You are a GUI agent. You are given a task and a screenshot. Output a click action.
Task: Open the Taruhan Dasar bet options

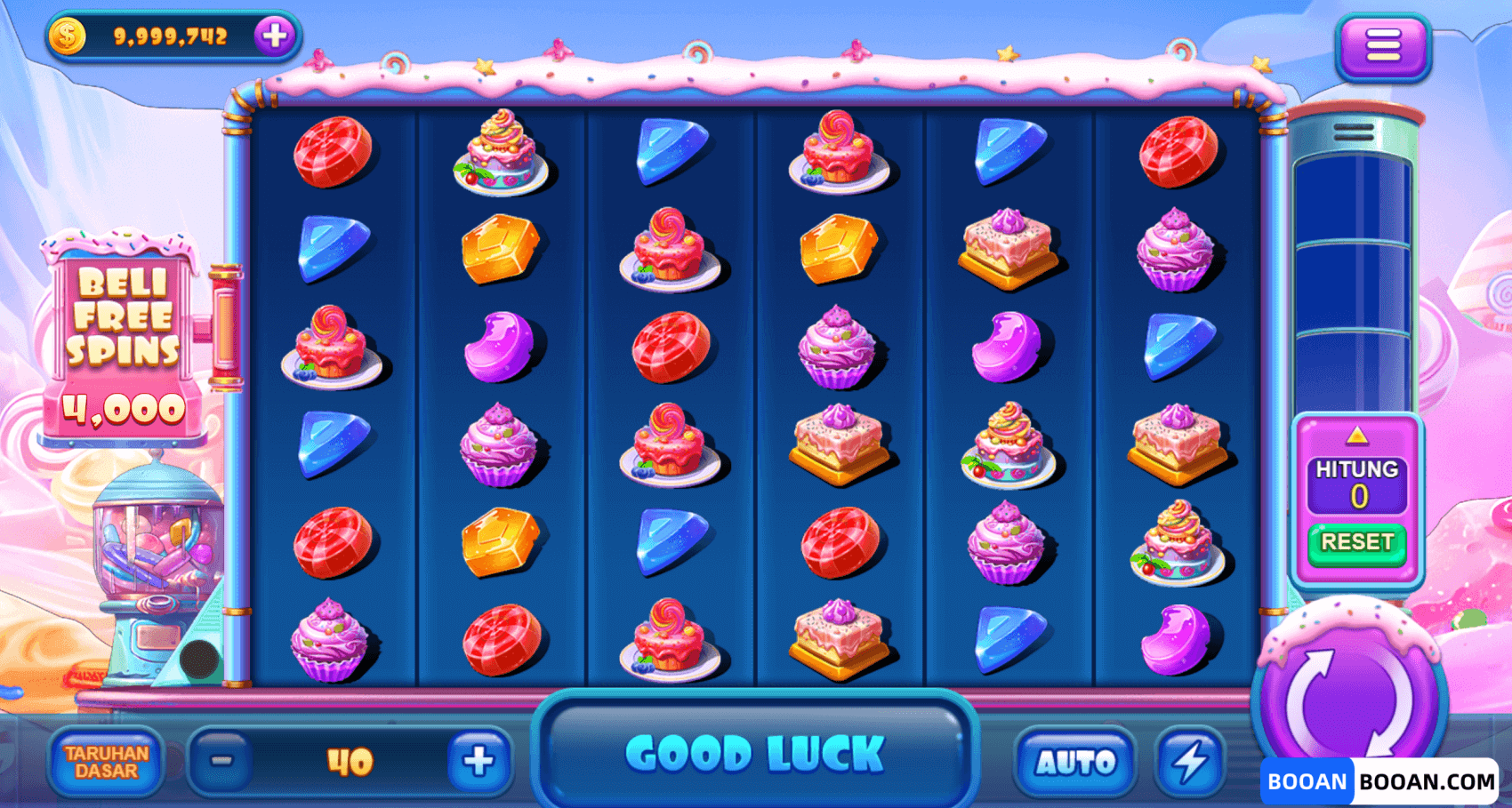pos(106,762)
